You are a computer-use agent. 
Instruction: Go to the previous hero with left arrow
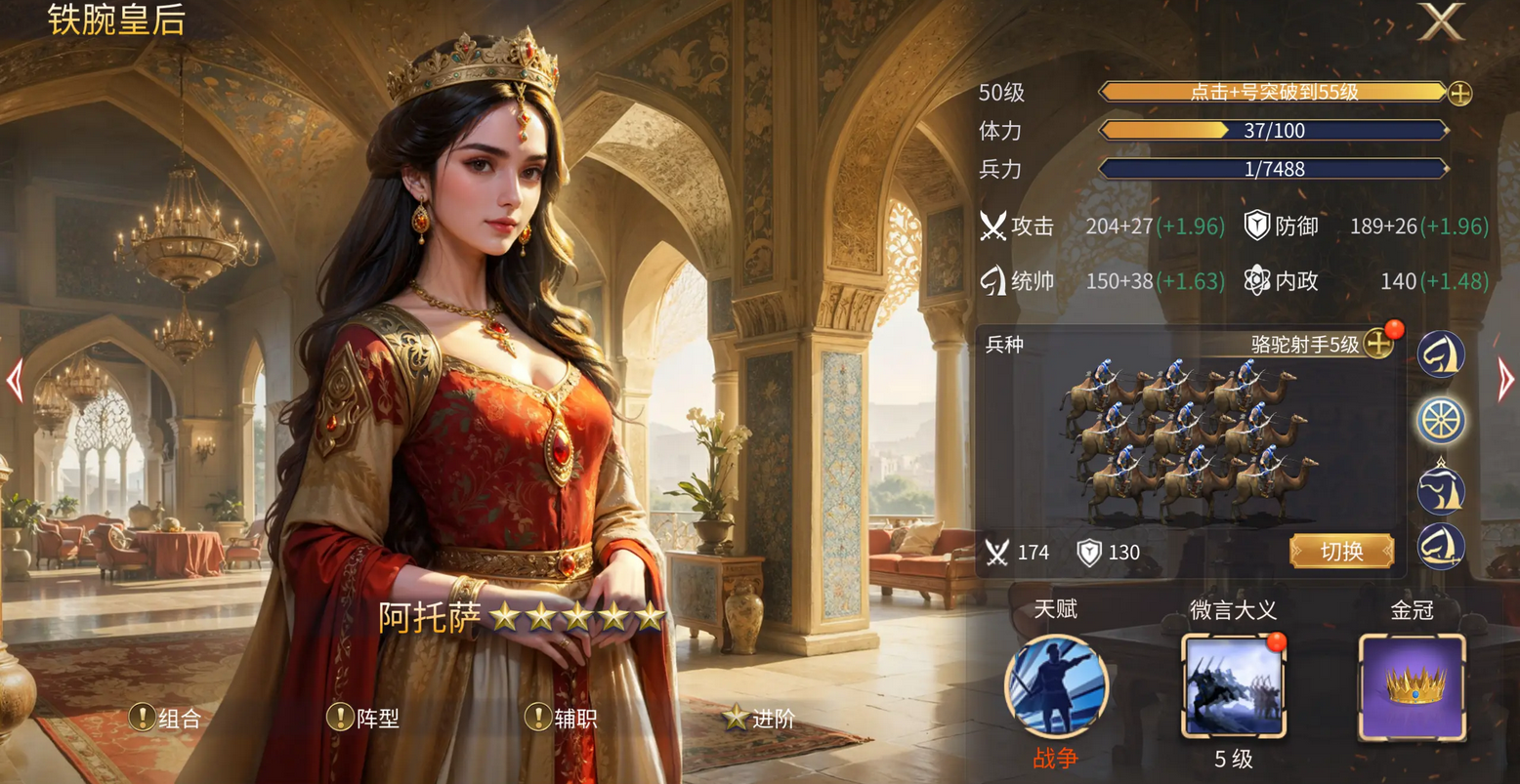click(15, 381)
